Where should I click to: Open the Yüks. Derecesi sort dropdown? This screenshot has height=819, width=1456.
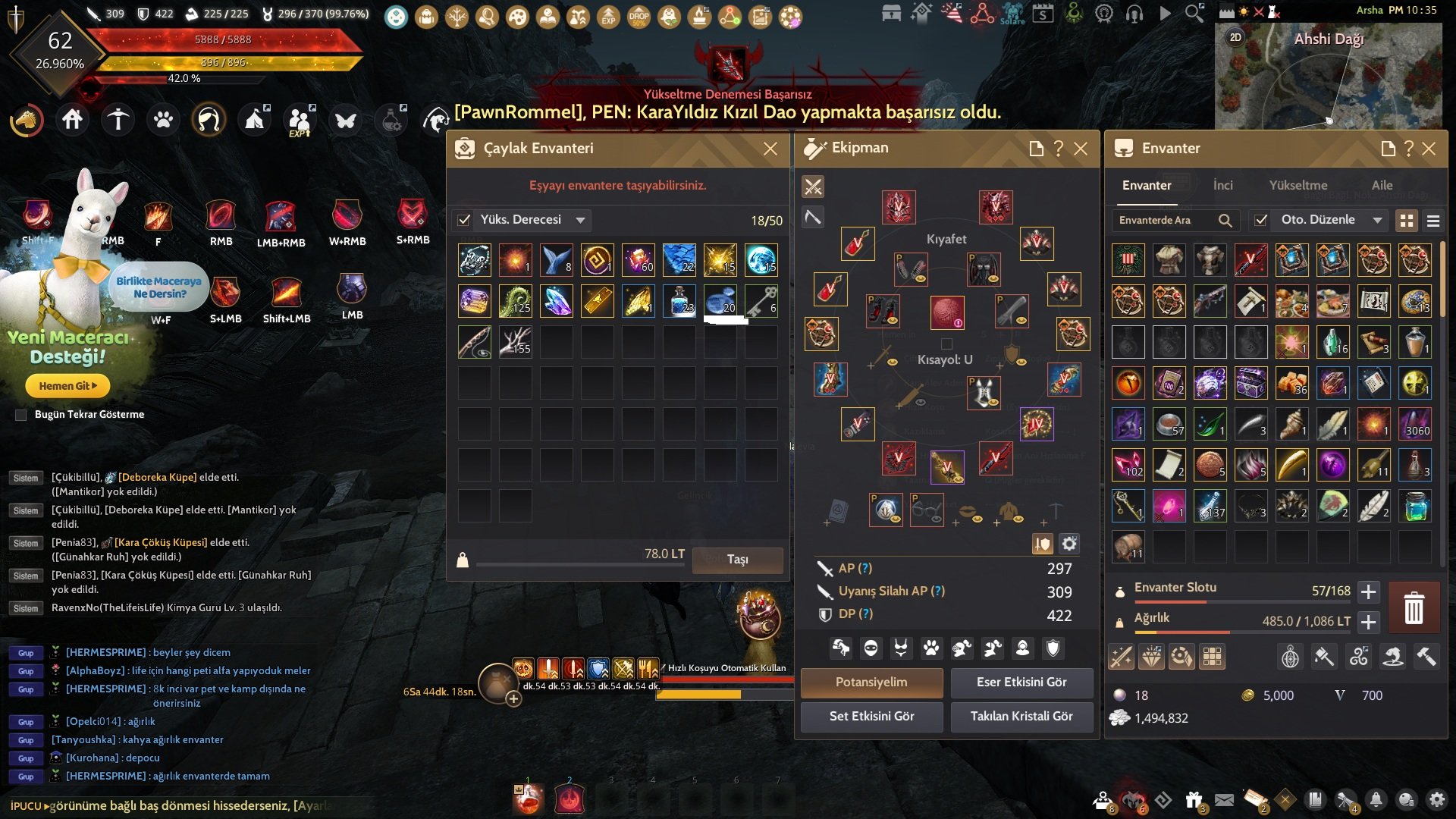(x=580, y=221)
